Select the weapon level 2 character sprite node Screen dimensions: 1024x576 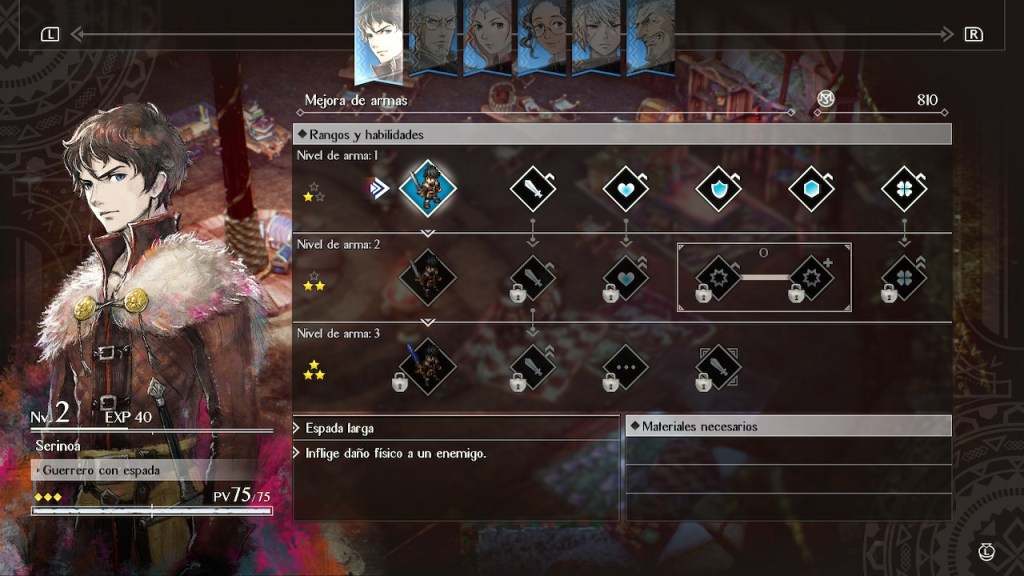(x=428, y=277)
